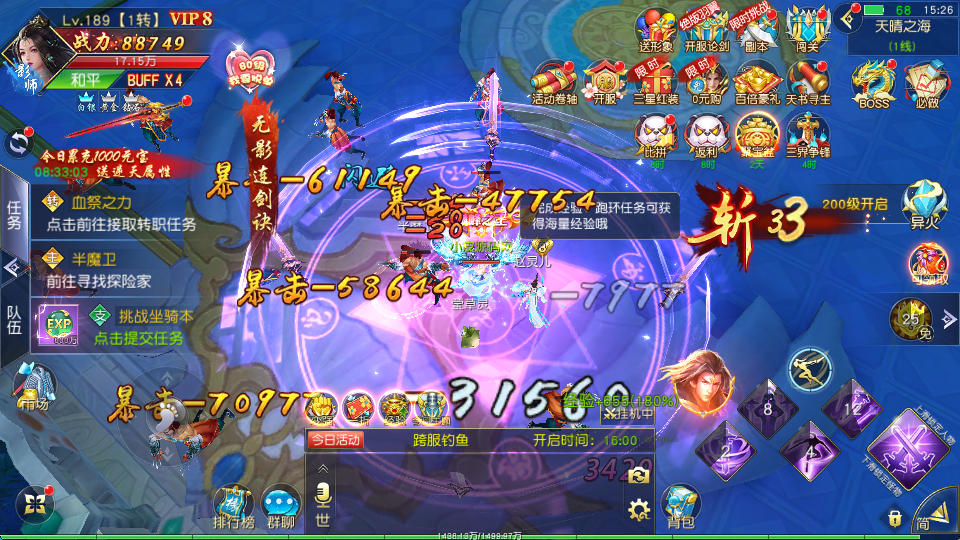
Task: Tap the BOSS dragon icon
Action: 874,82
